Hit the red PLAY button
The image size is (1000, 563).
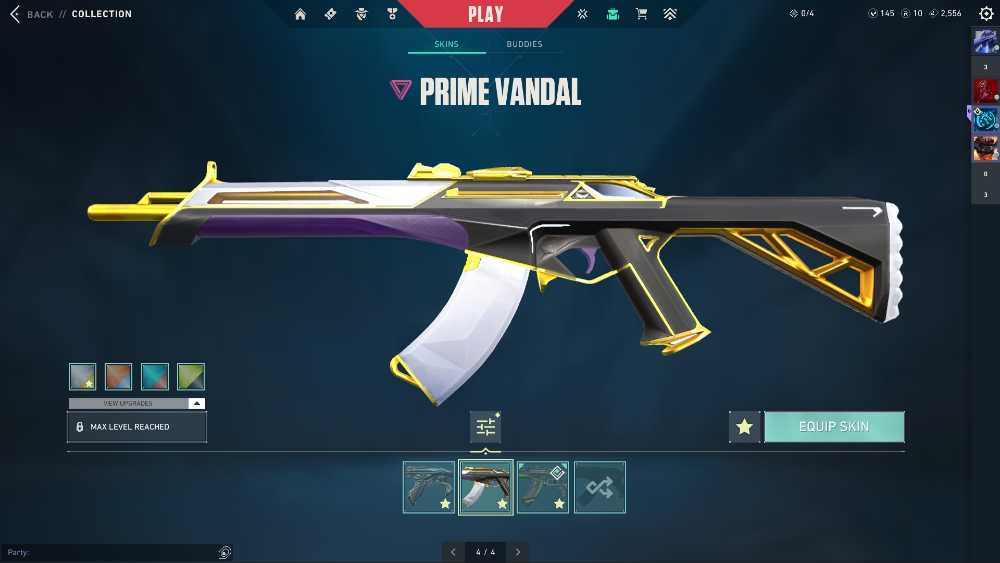[x=486, y=14]
